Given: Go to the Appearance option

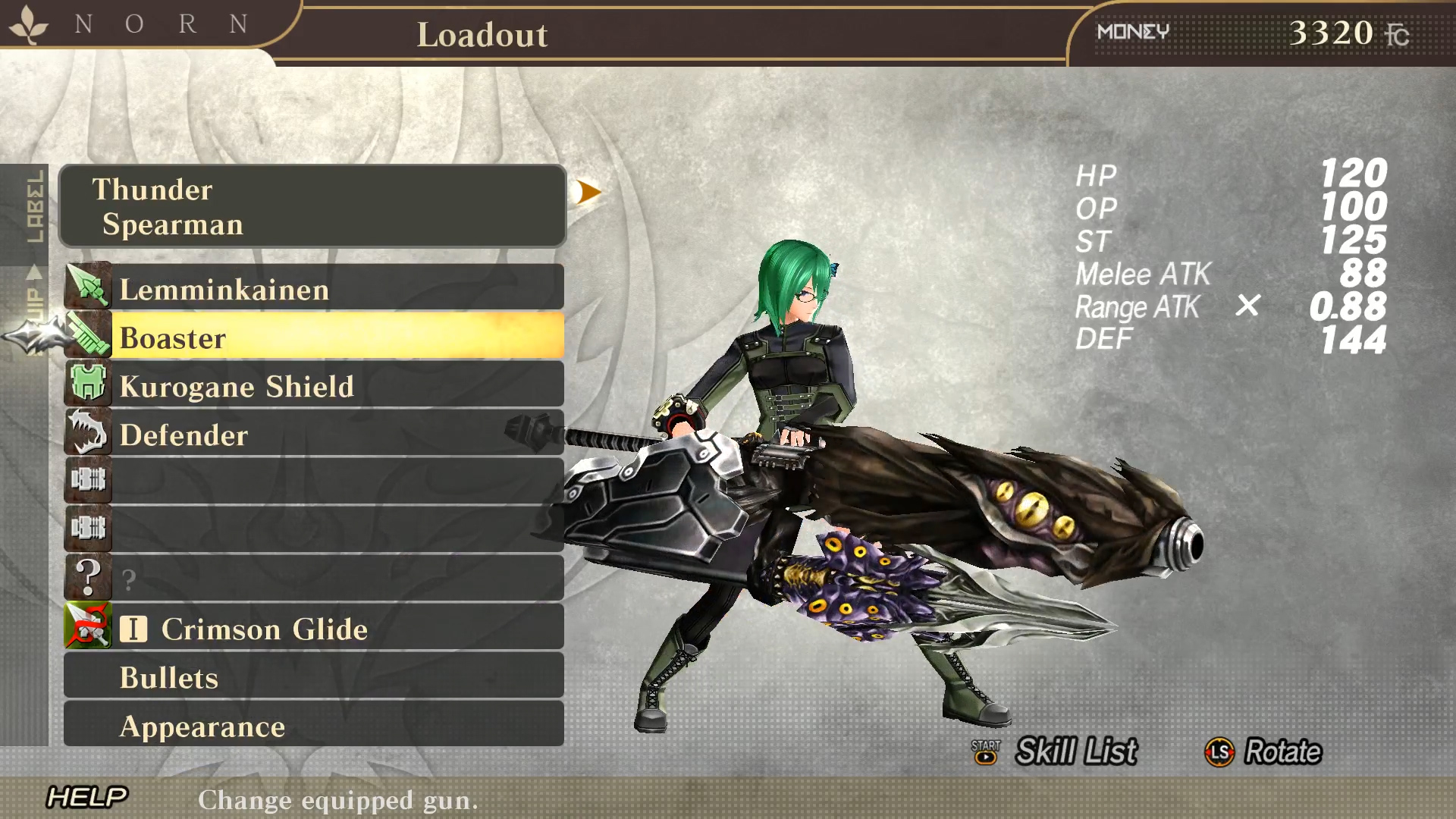Looking at the screenshot, I should pos(314,726).
